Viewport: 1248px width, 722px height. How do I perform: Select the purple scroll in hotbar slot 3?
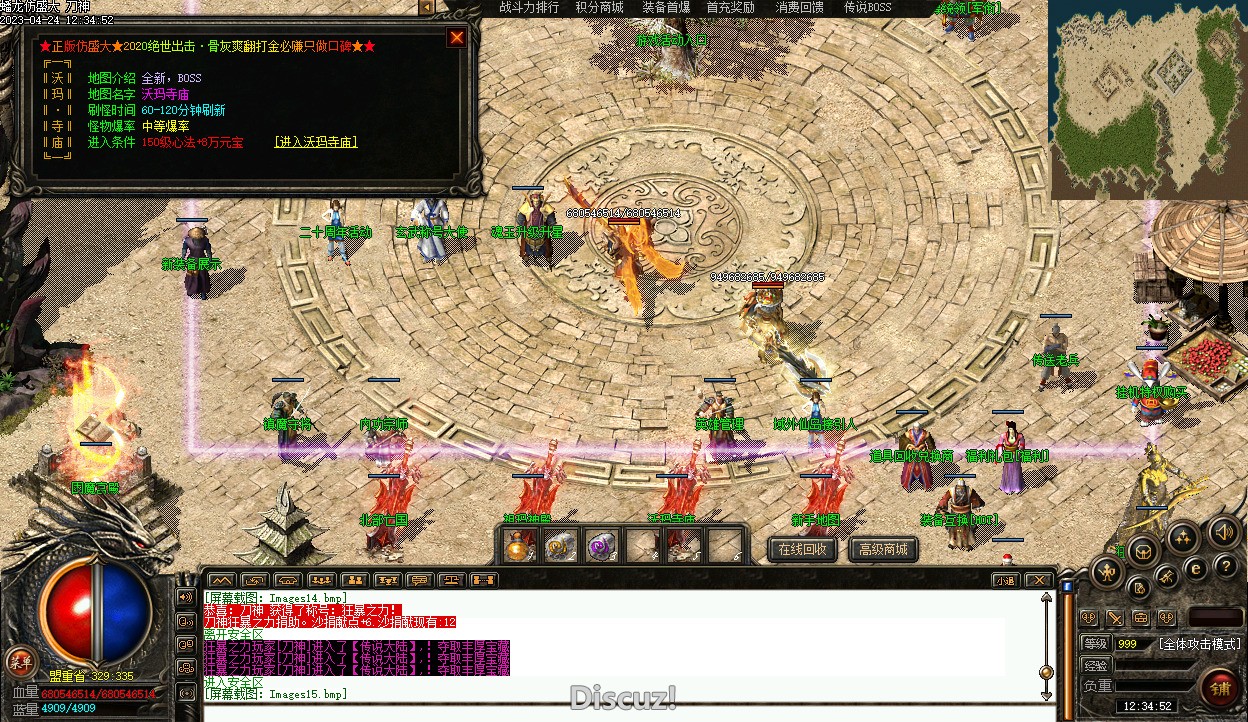click(x=600, y=546)
